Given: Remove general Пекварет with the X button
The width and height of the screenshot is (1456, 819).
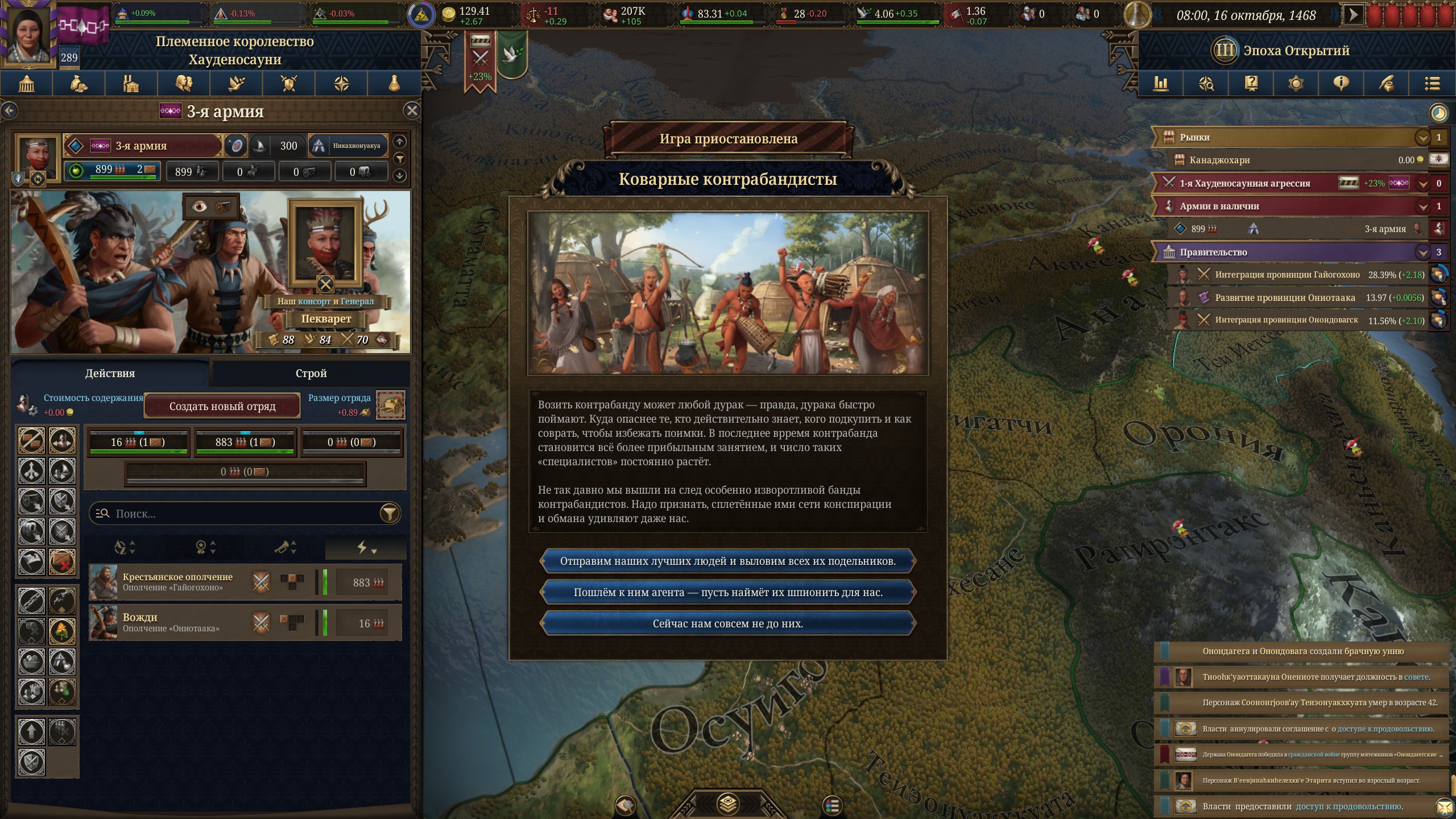Looking at the screenshot, I should click(325, 284).
